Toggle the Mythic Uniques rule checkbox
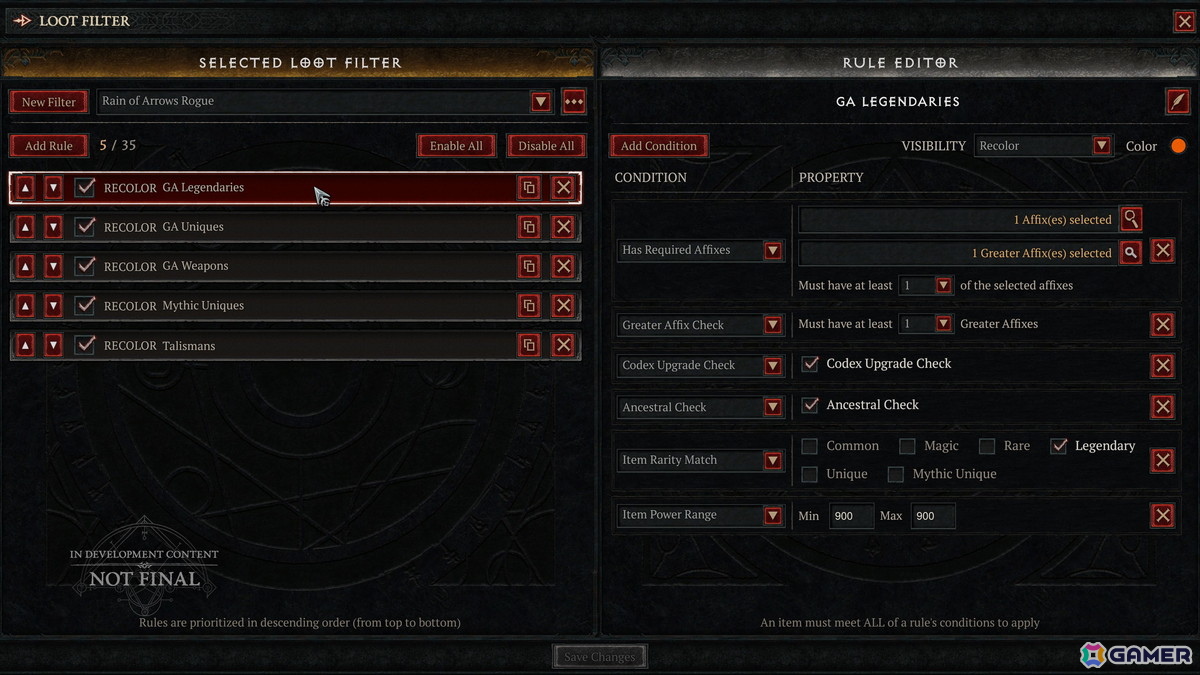 point(85,306)
